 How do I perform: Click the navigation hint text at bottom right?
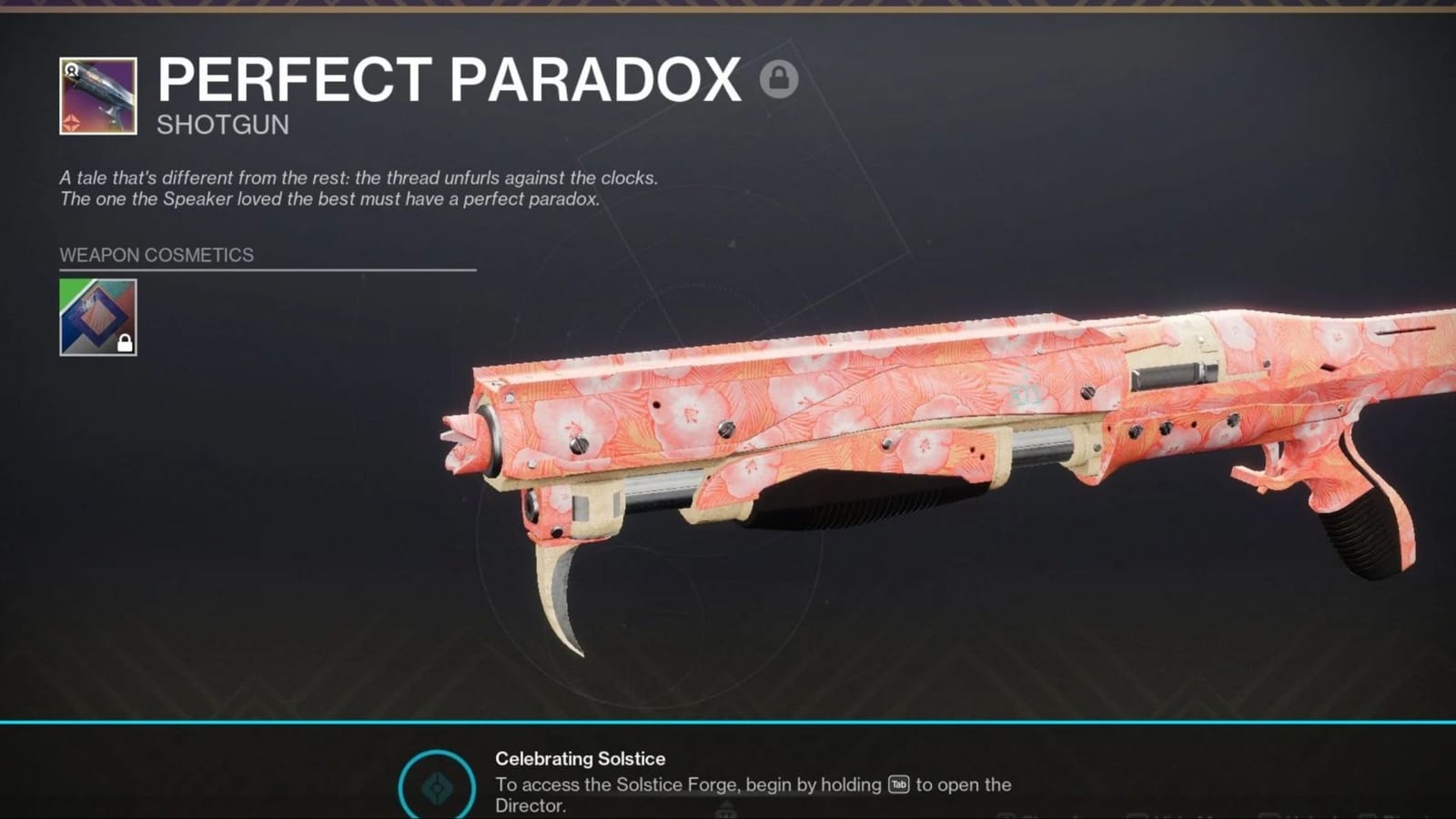coord(1183,816)
